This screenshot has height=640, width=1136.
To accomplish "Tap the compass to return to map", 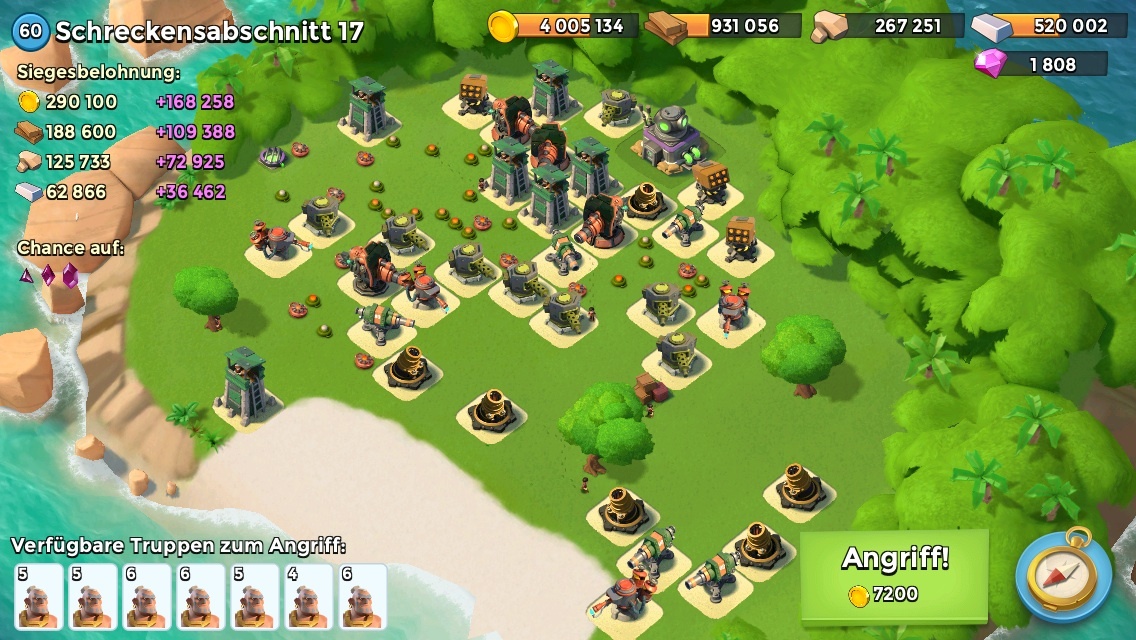I will (x=1063, y=576).
